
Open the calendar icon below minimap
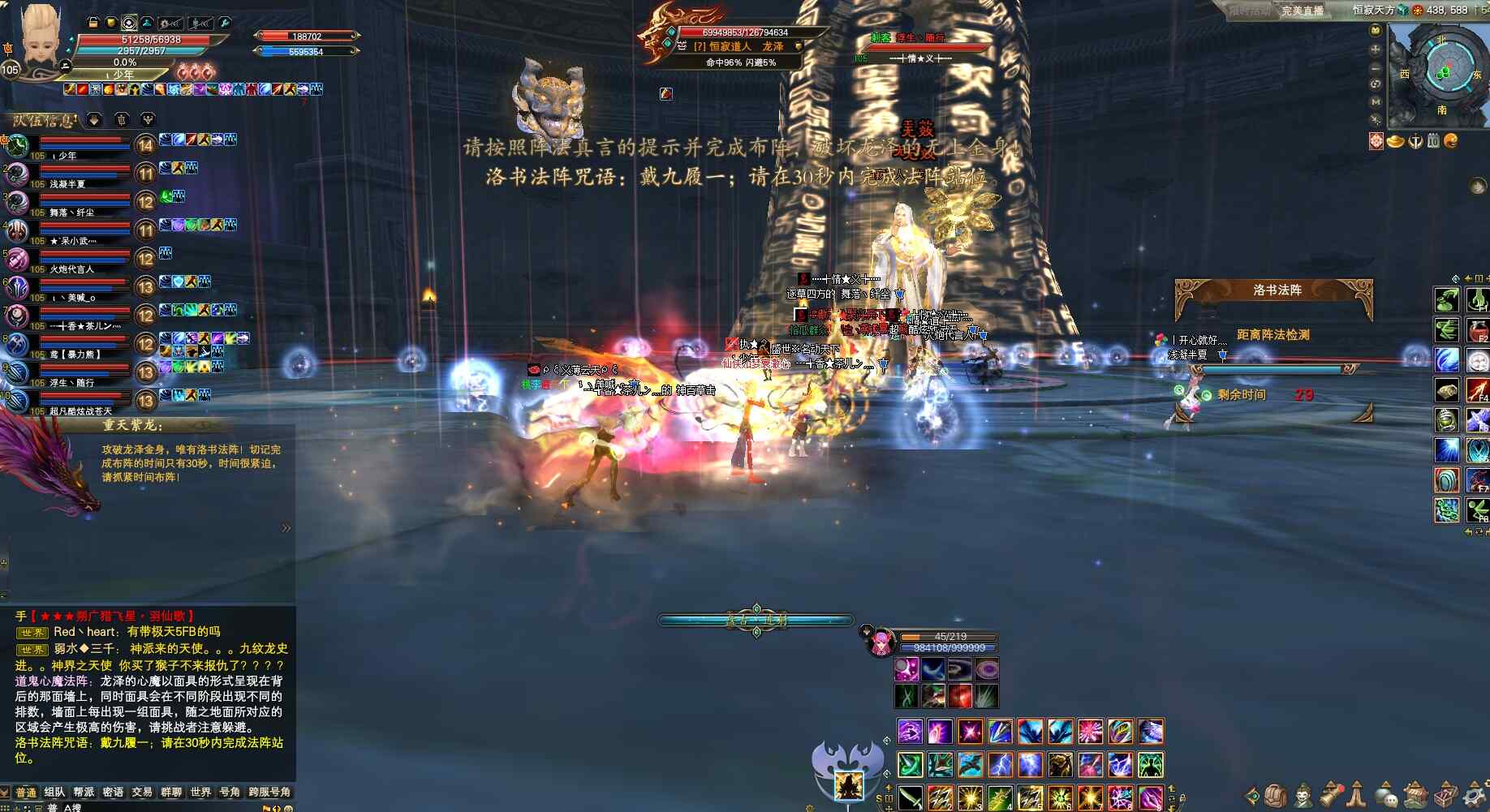tap(1433, 141)
